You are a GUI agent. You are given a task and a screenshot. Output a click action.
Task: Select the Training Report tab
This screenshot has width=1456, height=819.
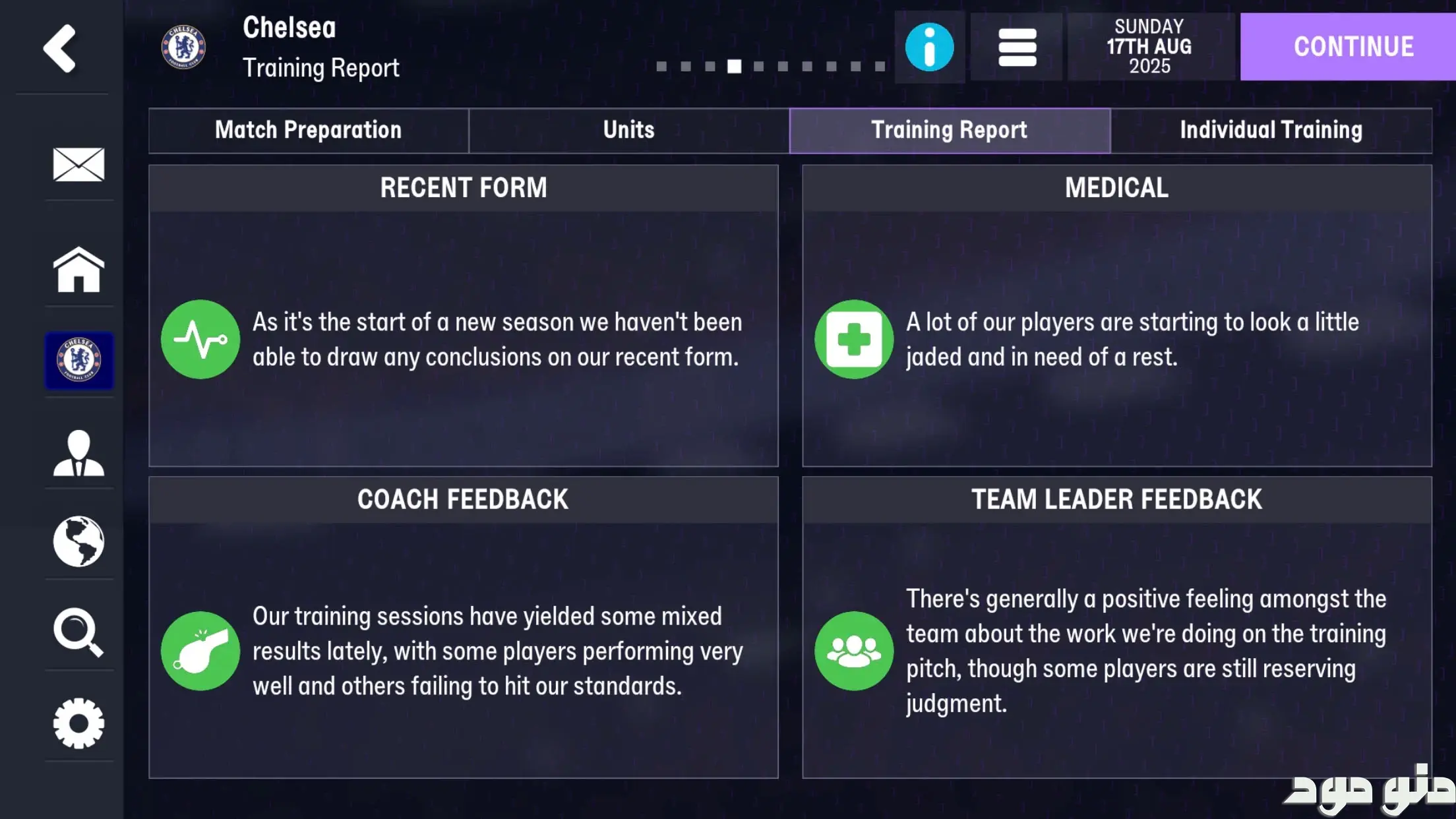point(949,130)
